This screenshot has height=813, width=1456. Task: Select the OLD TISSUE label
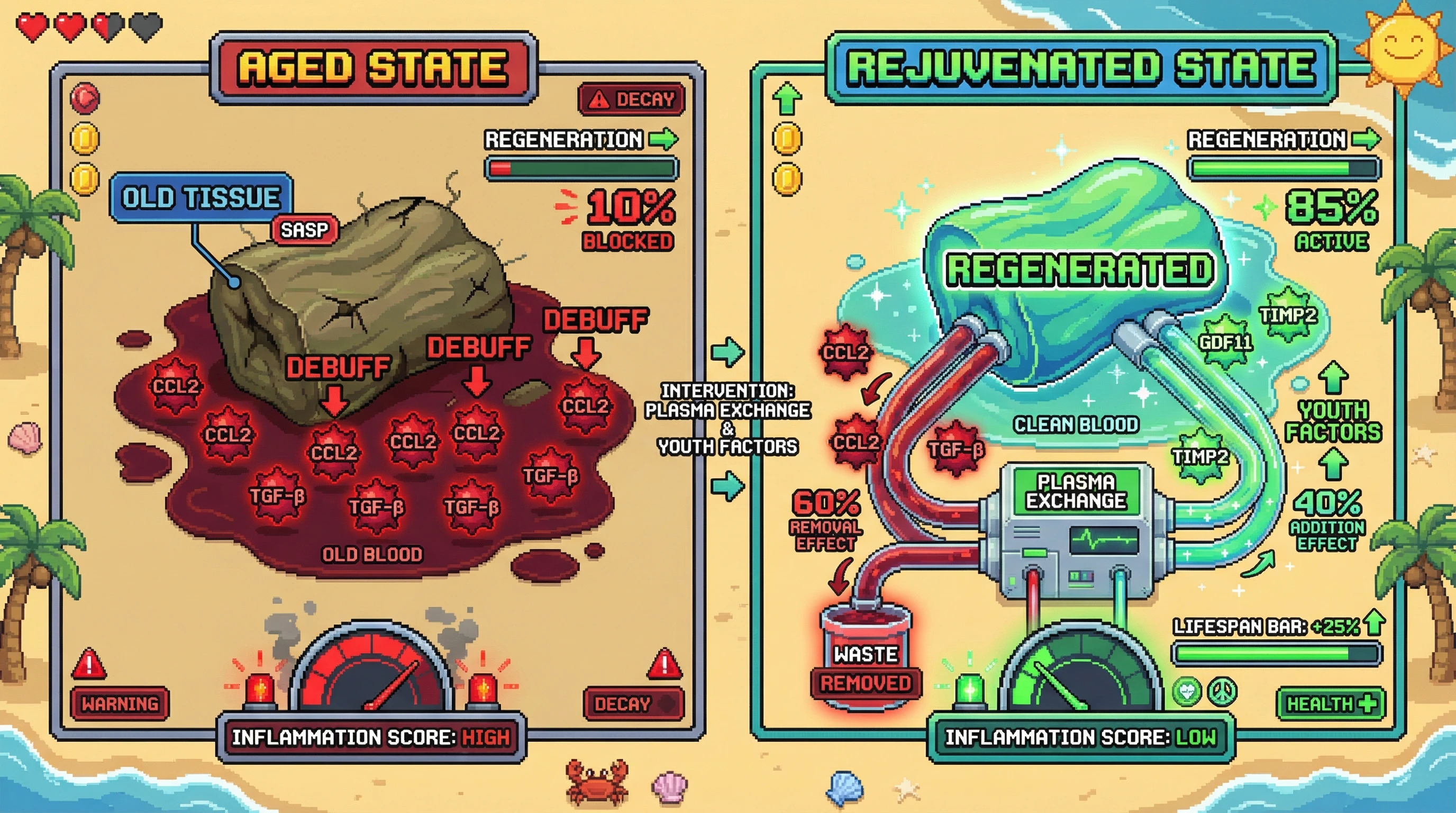201,197
